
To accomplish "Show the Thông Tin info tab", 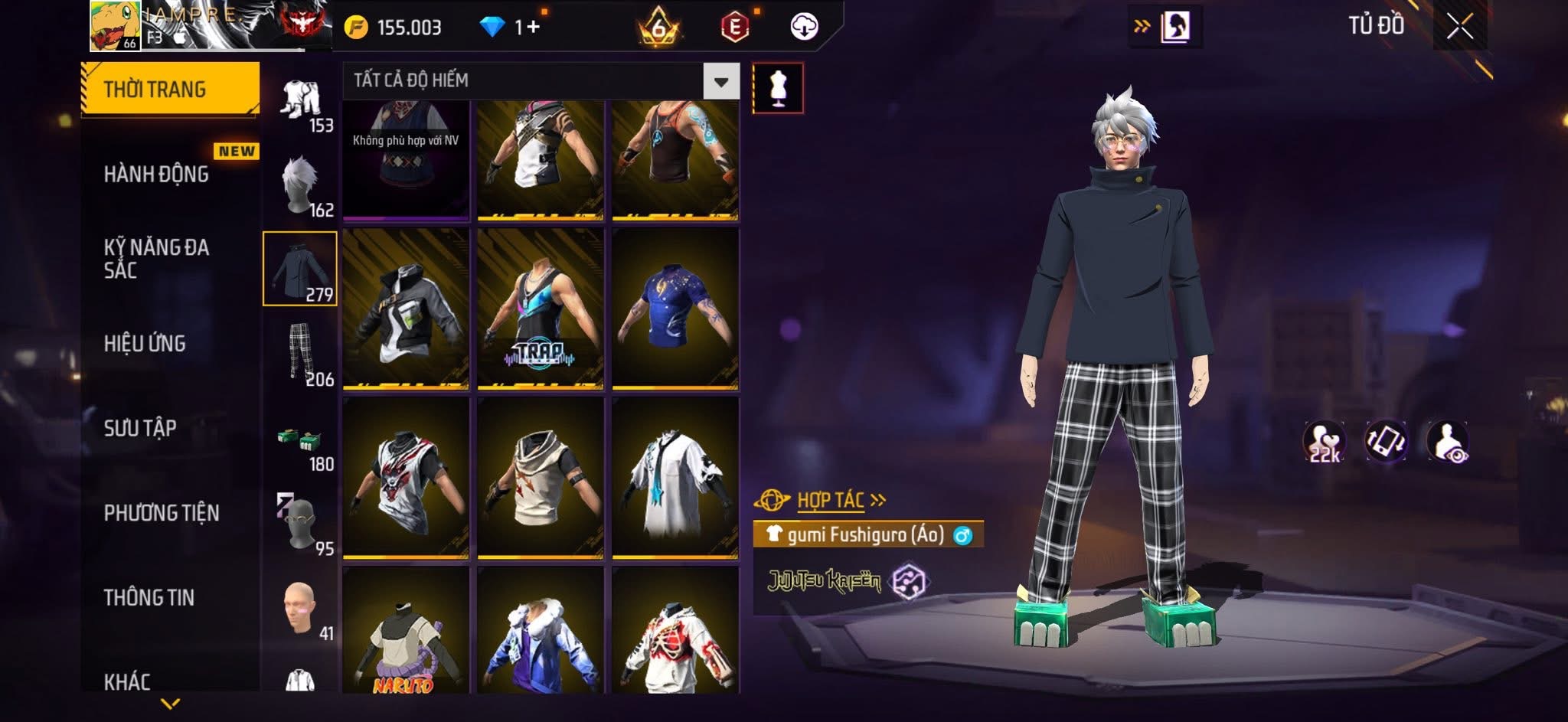I will click(149, 598).
